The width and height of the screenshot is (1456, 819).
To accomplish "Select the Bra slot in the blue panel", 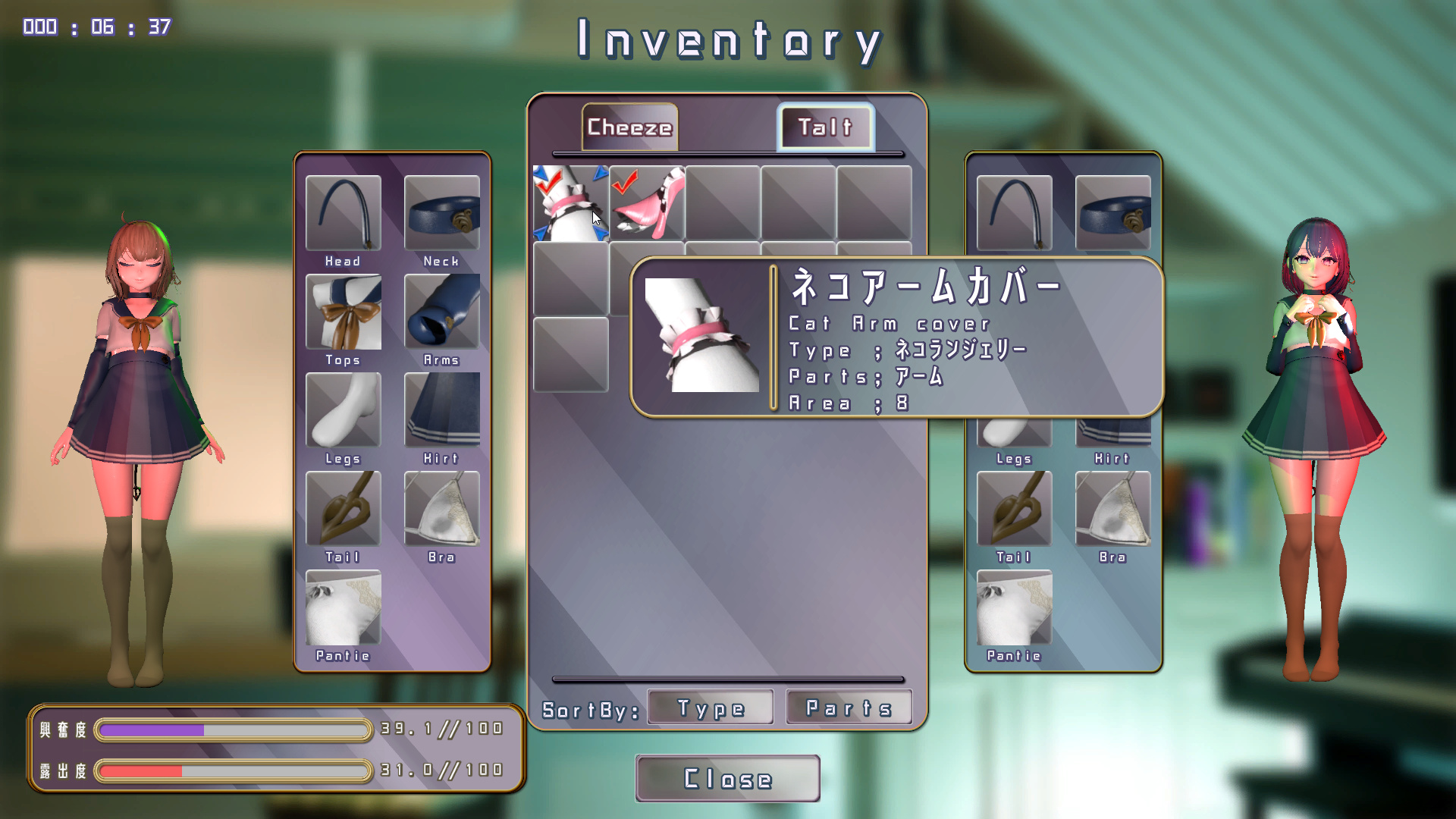I will point(1112,509).
